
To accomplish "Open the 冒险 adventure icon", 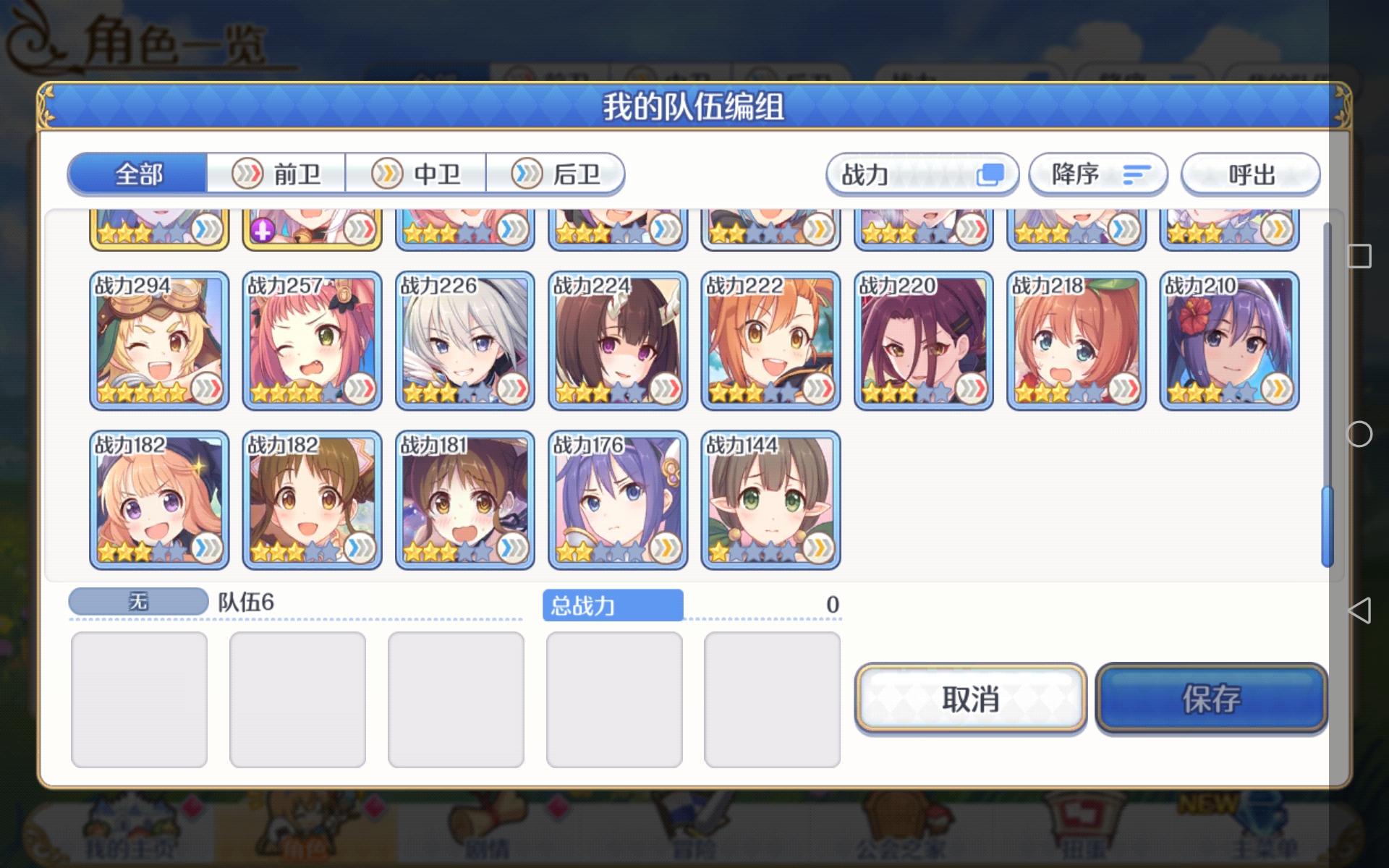I will [694, 839].
